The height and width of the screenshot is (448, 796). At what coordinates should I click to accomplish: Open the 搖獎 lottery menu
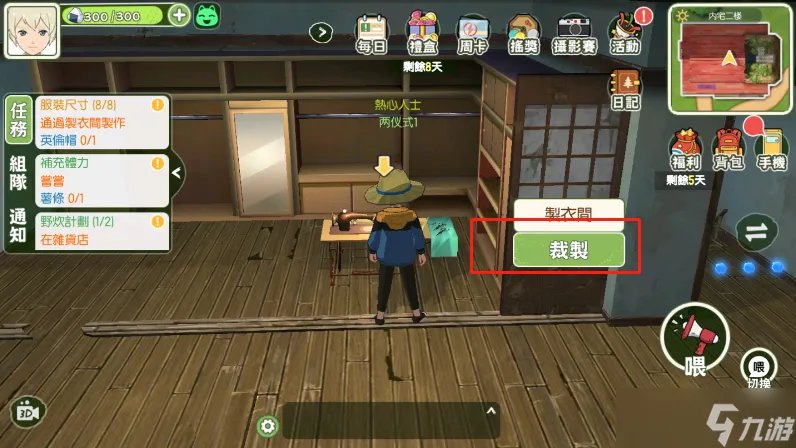[523, 33]
